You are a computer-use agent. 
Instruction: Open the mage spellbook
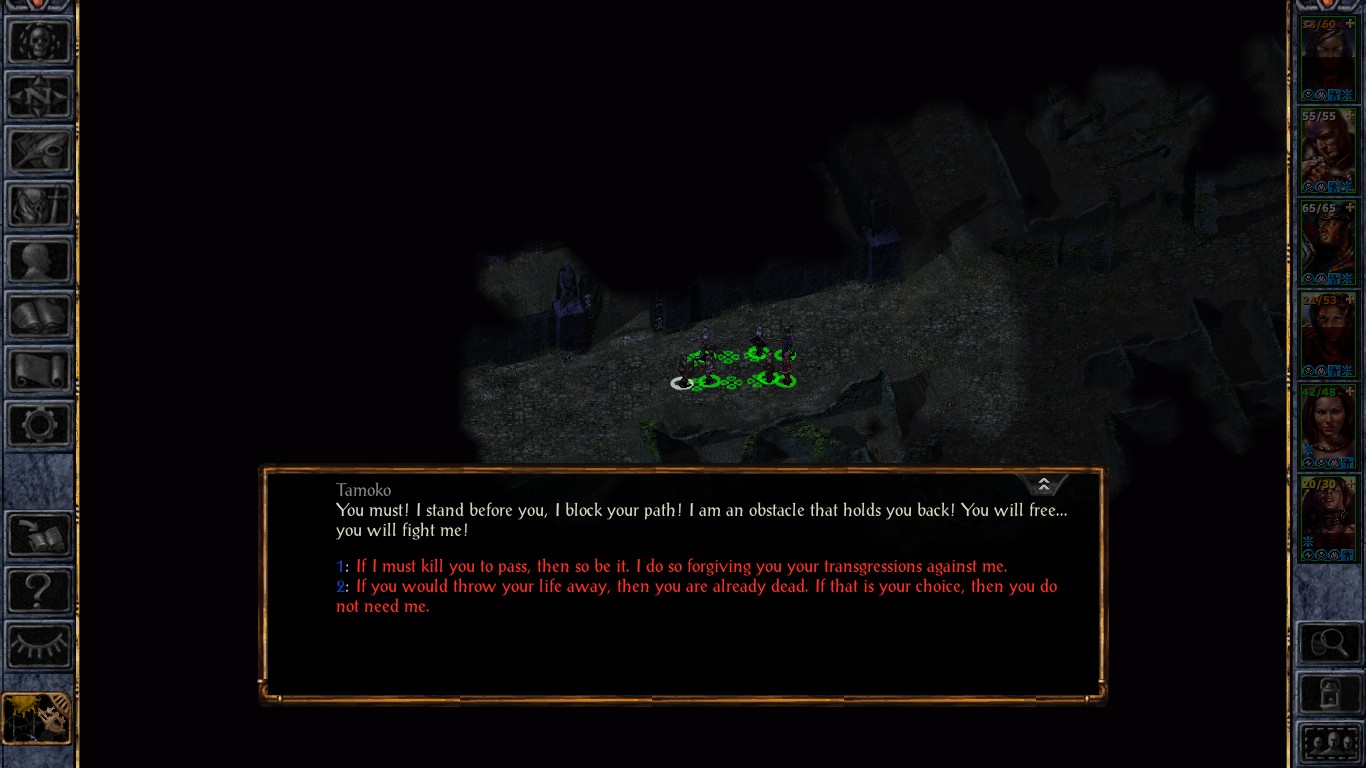pyautogui.click(x=39, y=317)
